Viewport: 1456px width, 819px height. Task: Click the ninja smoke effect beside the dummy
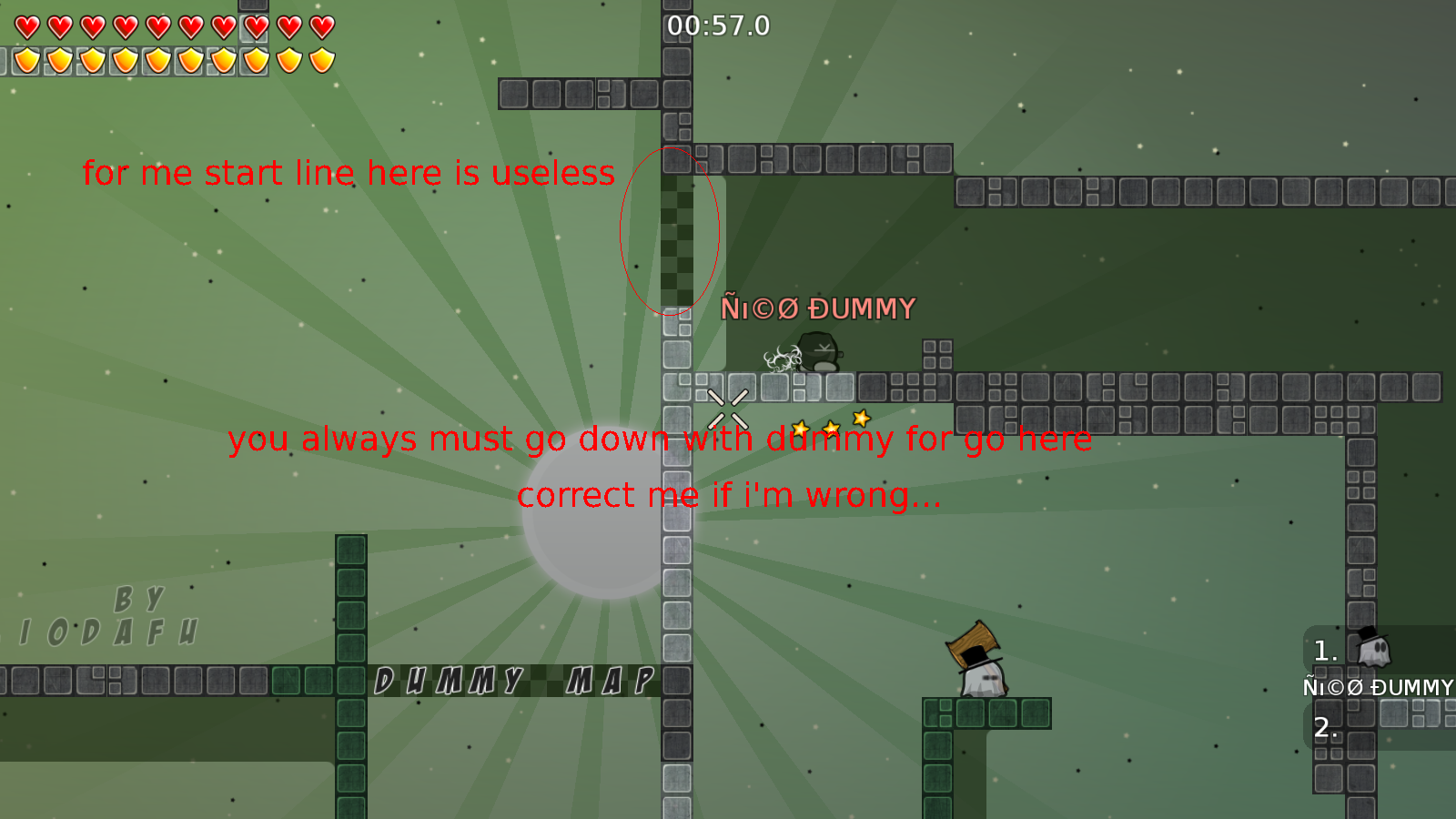tap(781, 357)
